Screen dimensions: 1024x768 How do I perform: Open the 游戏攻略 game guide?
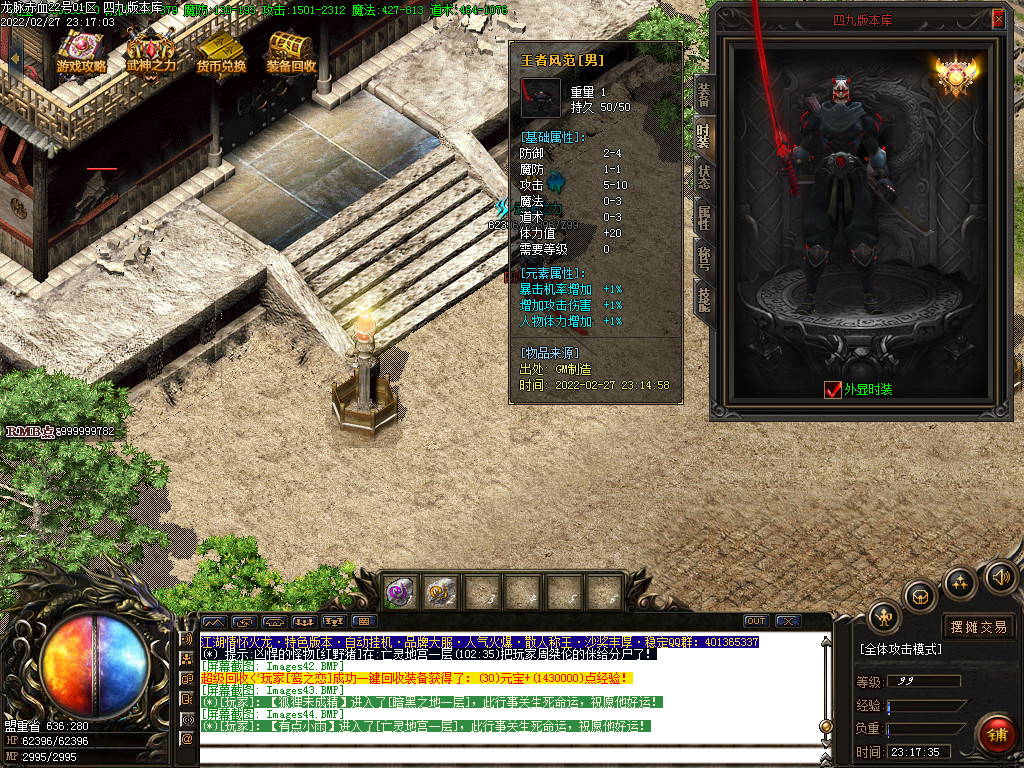pyautogui.click(x=82, y=54)
